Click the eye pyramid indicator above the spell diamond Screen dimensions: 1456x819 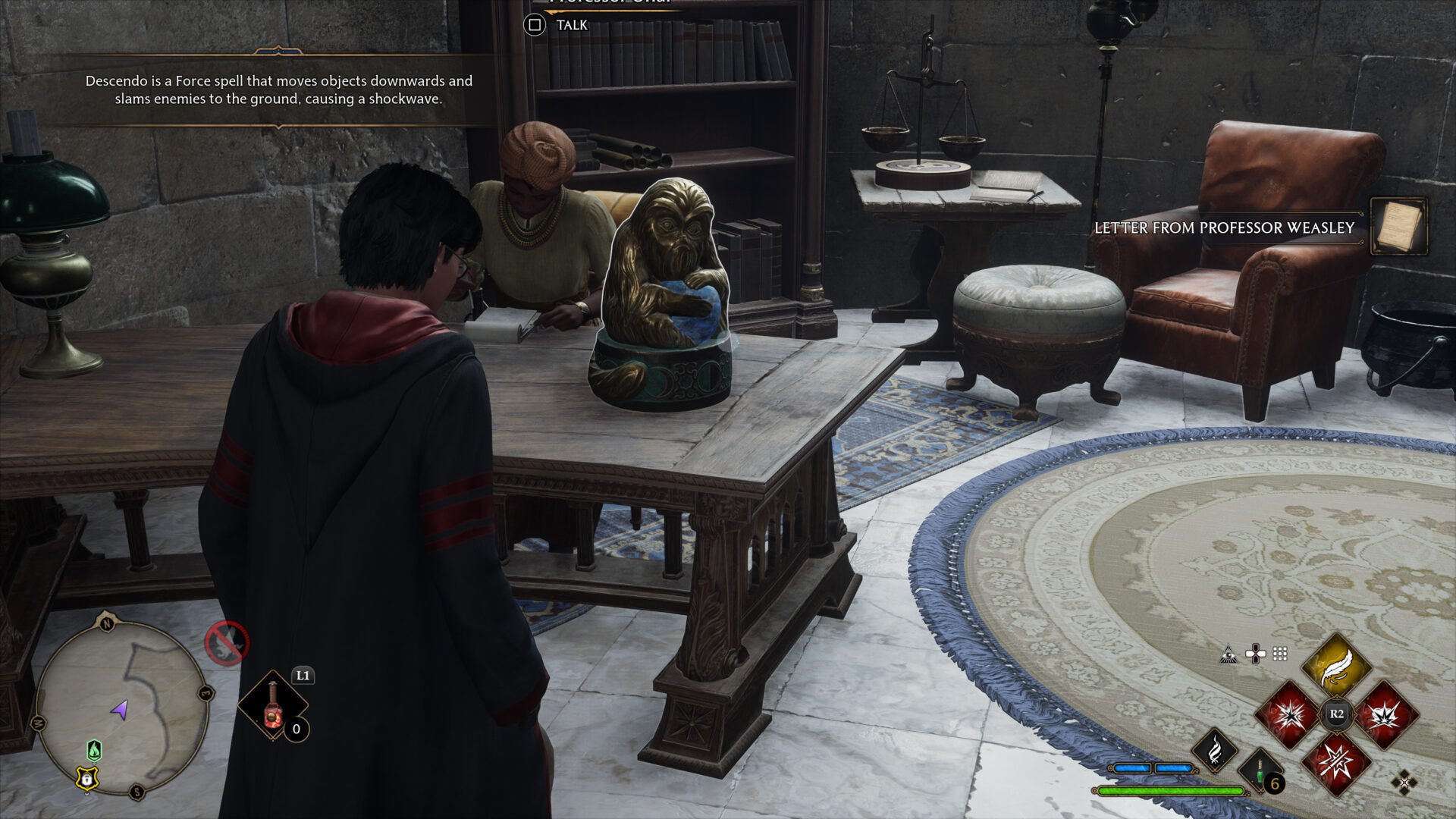1228,654
